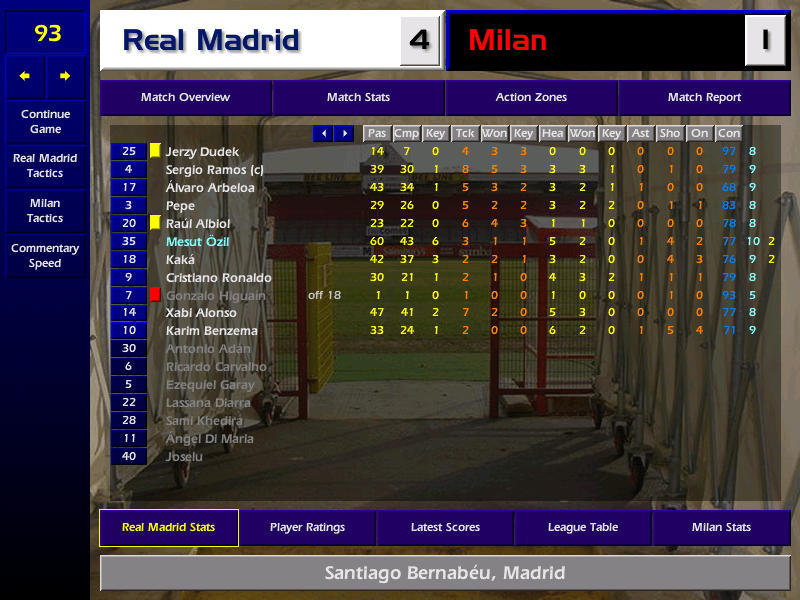View the Action Zones tab

[531, 98]
